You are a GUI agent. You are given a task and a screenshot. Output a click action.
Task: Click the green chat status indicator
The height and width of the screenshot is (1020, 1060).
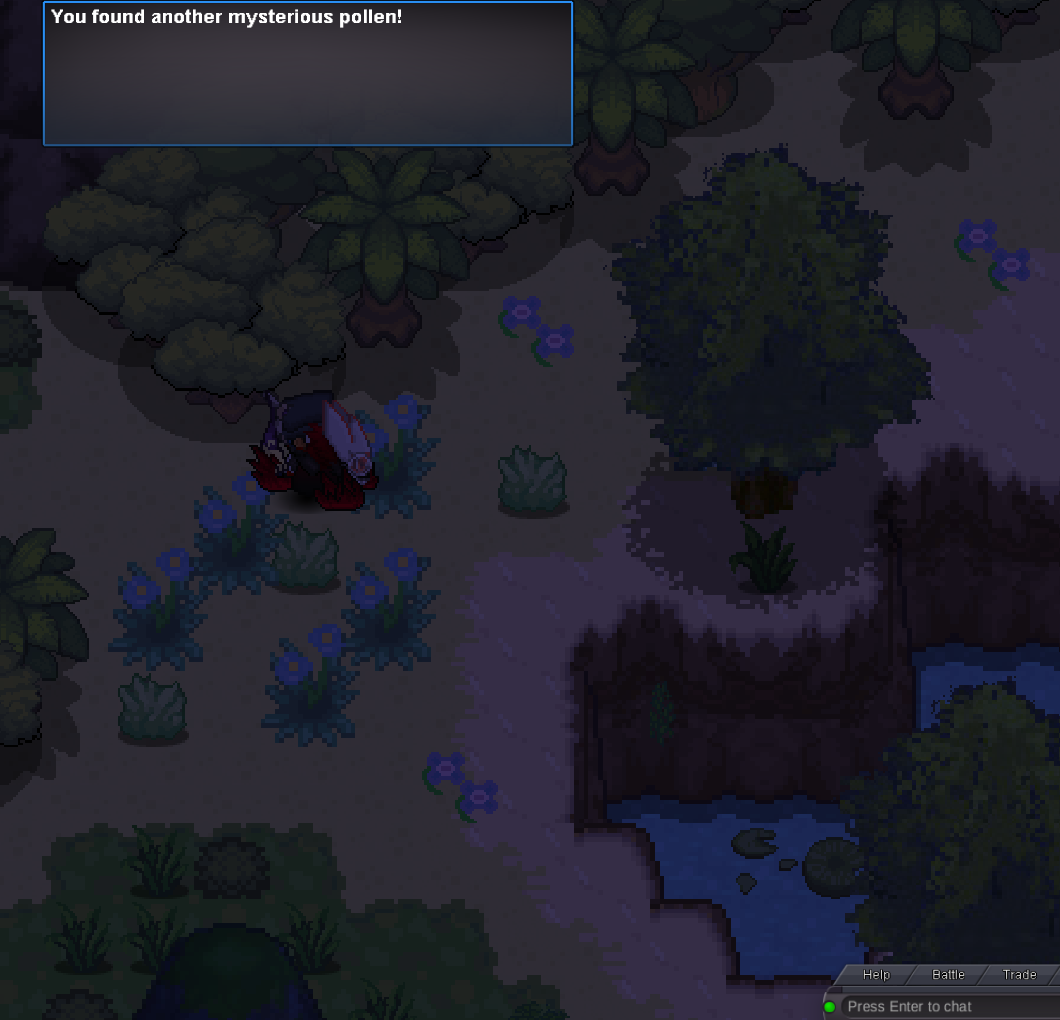(830, 1007)
